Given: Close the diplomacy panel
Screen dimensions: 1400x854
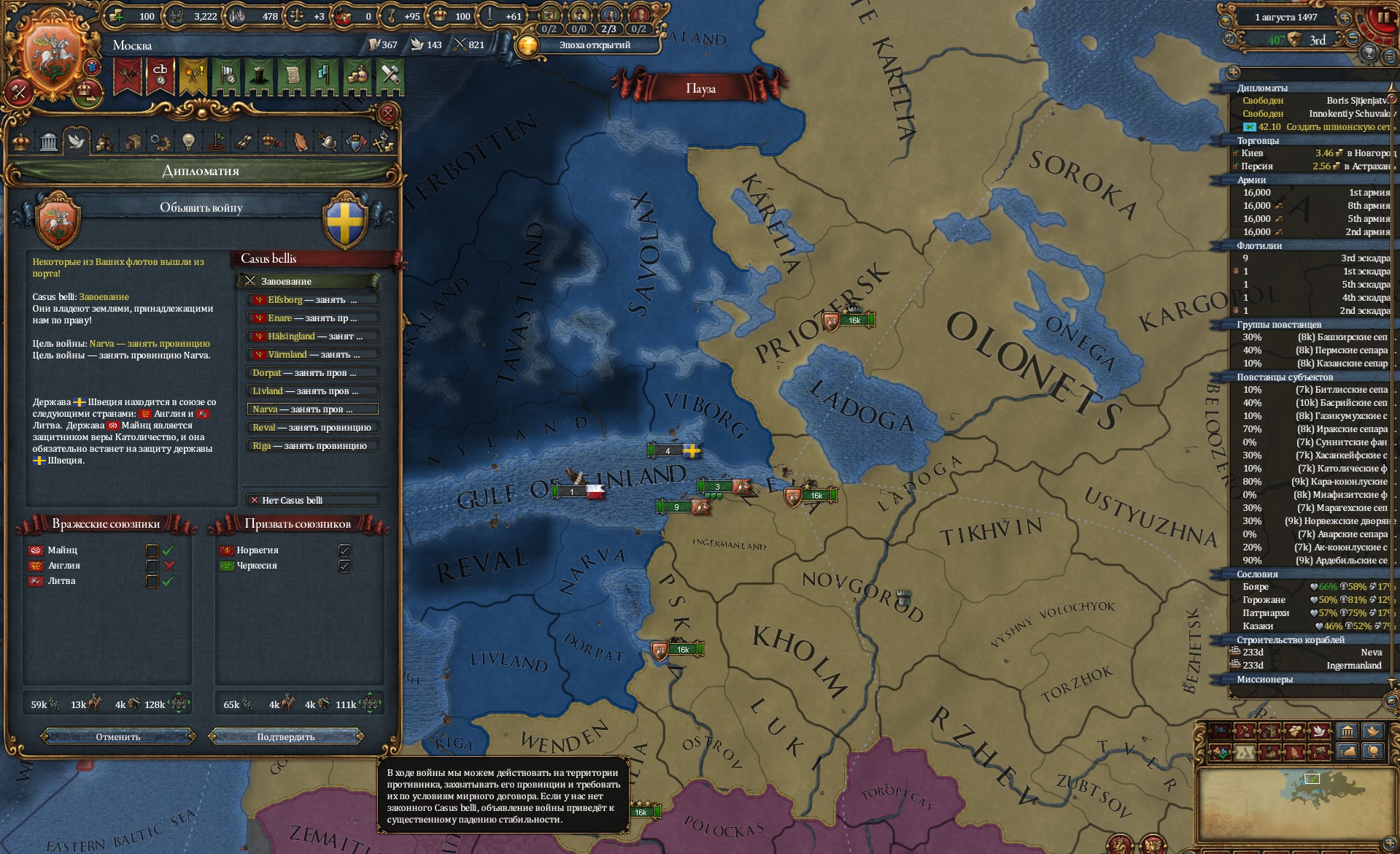Looking at the screenshot, I should coord(388,113).
